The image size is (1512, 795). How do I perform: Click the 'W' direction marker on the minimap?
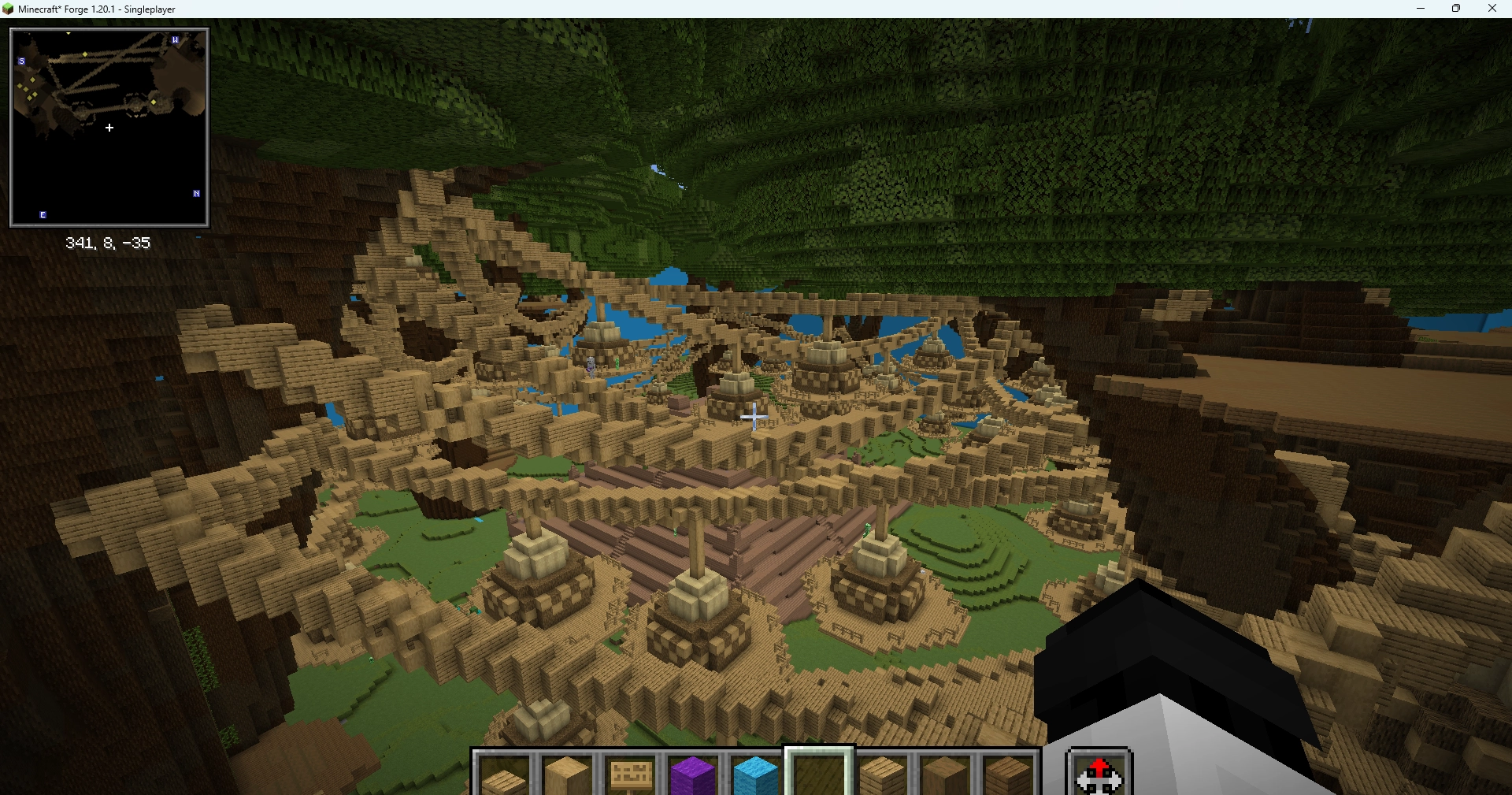click(175, 39)
